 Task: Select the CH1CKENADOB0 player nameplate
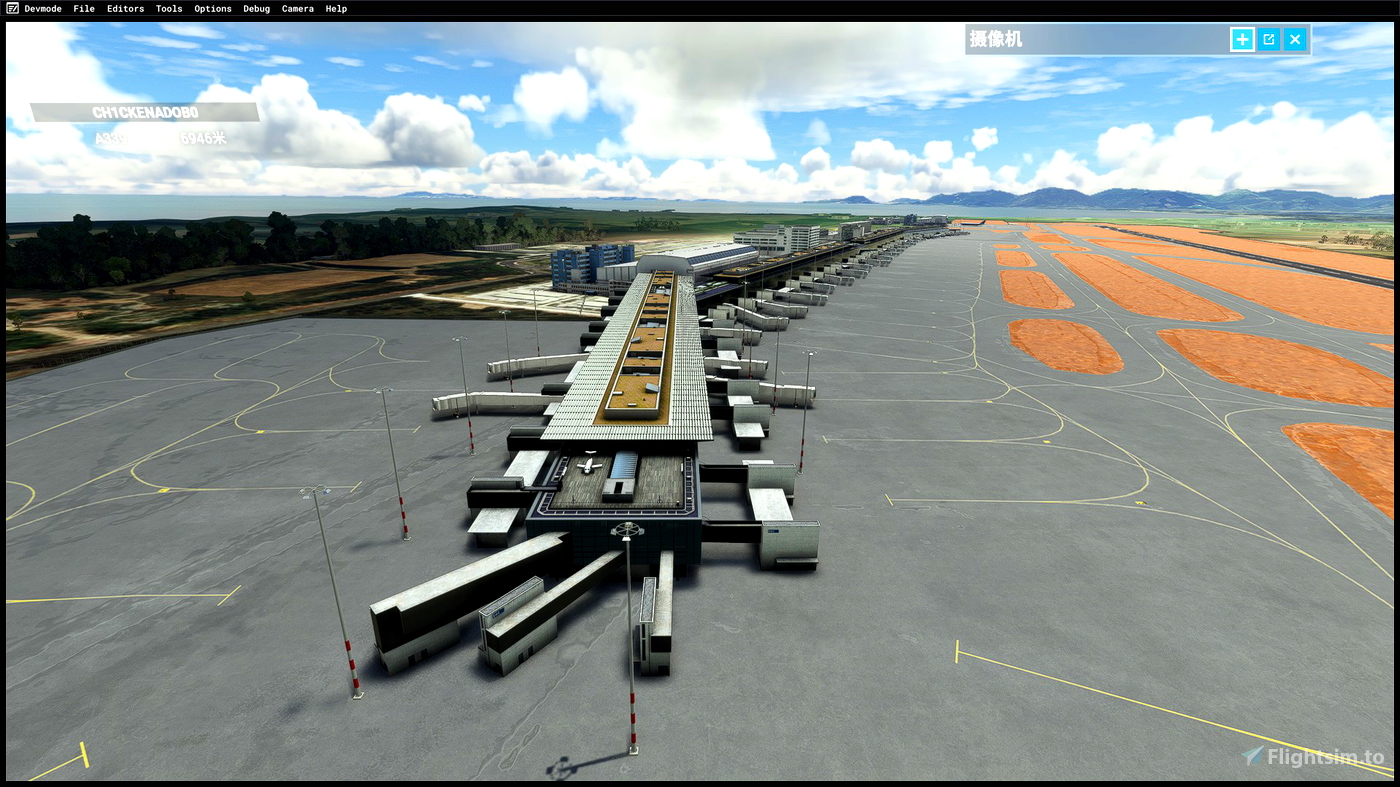click(143, 111)
